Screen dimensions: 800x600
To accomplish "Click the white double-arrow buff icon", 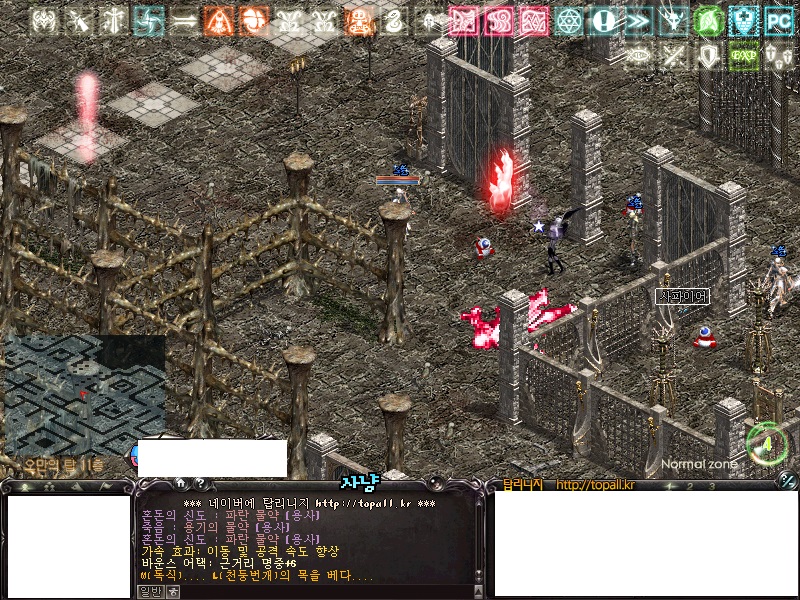I will tap(183, 20).
